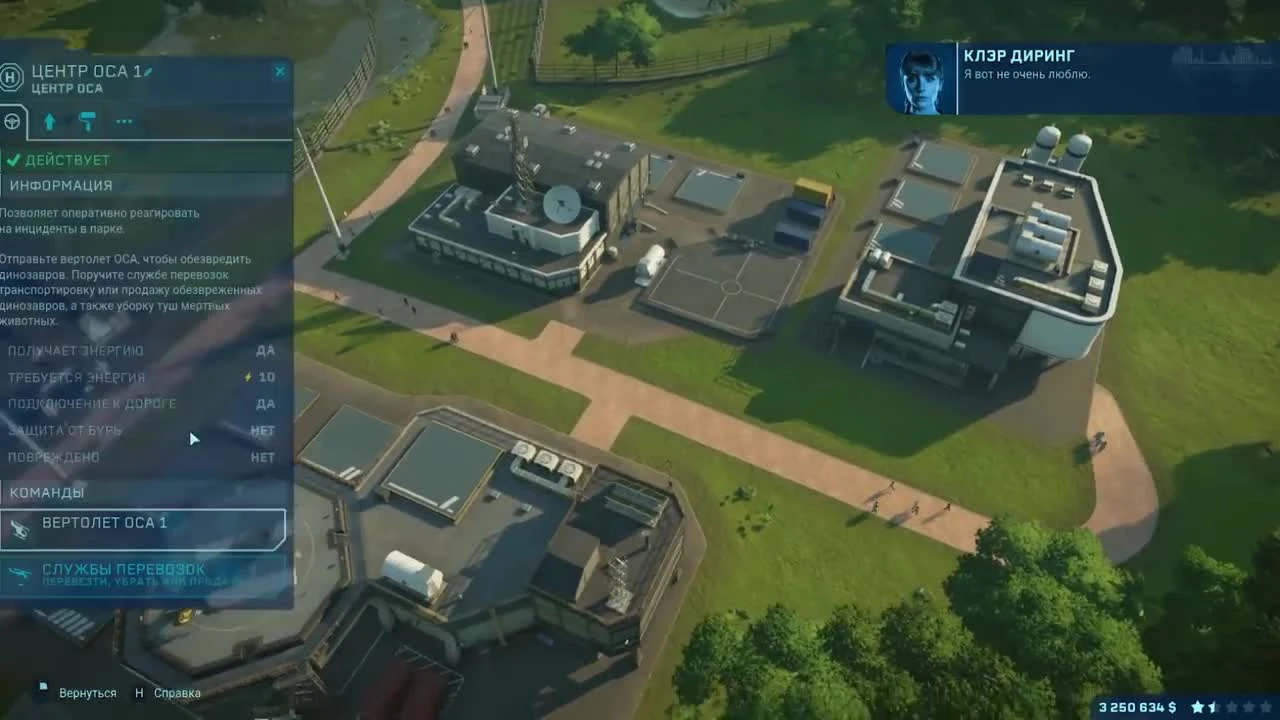Click the three-dots more options icon
The width and height of the screenshot is (1280, 720).
[x=124, y=122]
